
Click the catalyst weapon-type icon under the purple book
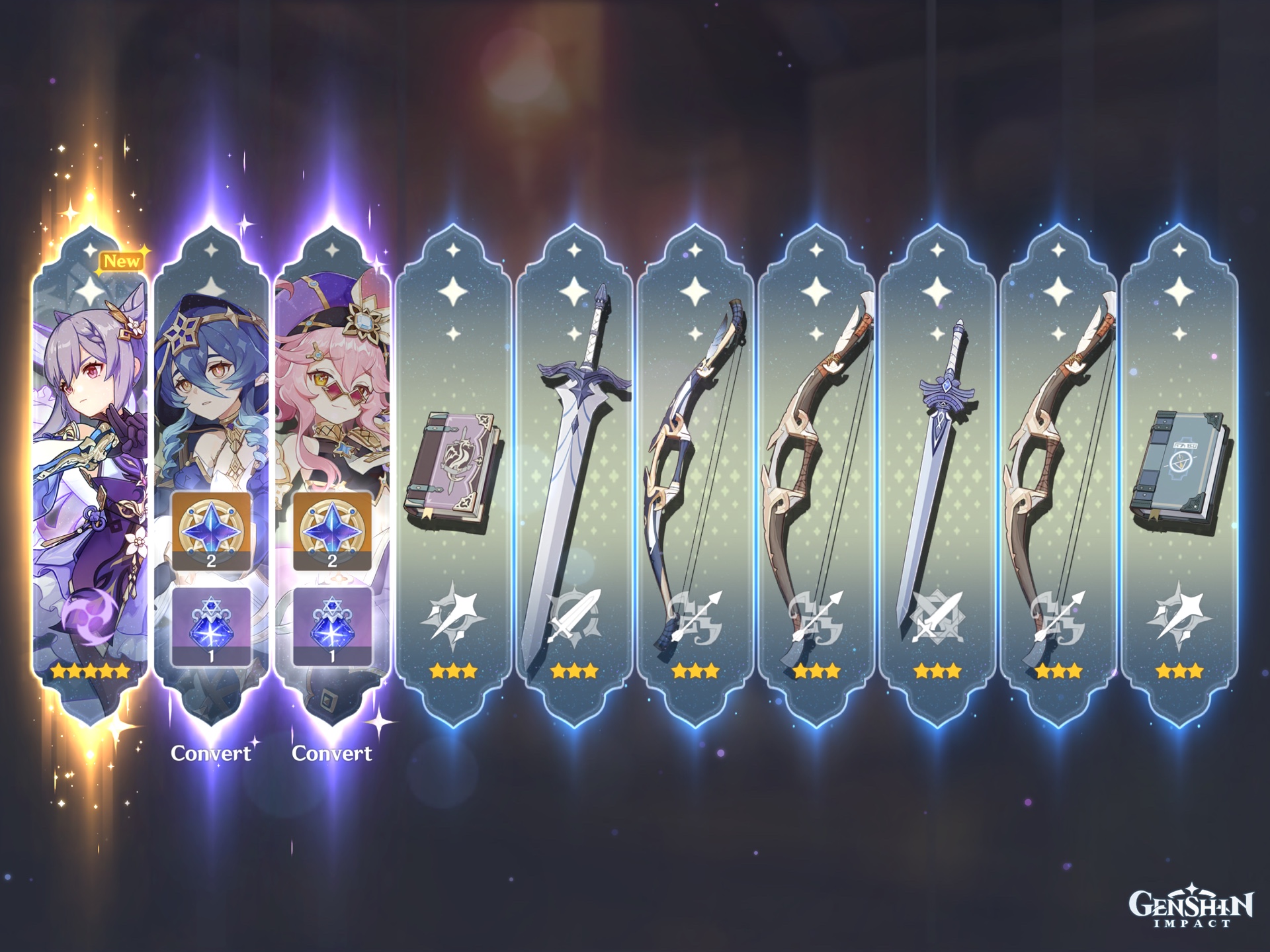coord(453,615)
